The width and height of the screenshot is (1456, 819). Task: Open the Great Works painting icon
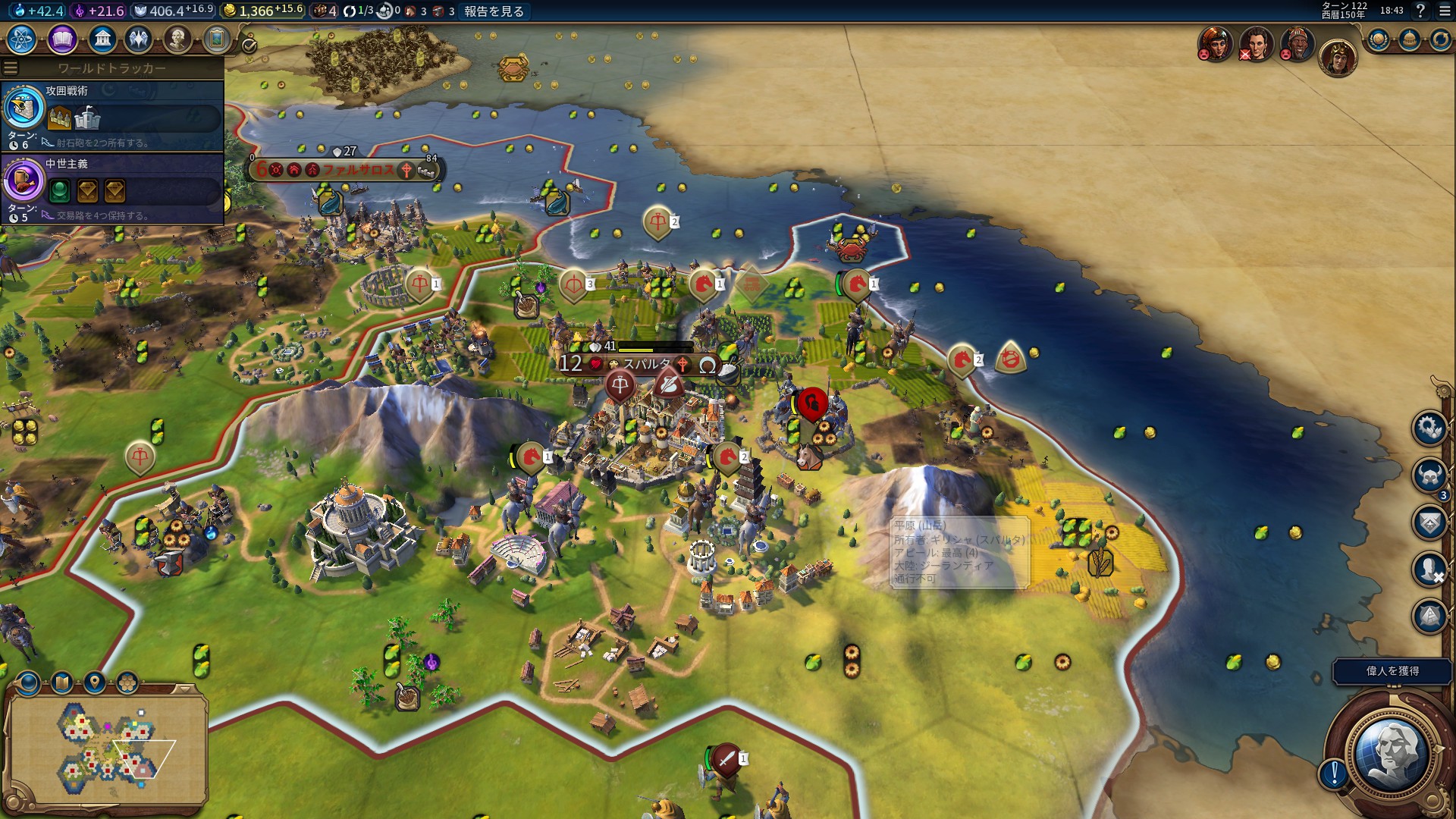pyautogui.click(x=217, y=39)
